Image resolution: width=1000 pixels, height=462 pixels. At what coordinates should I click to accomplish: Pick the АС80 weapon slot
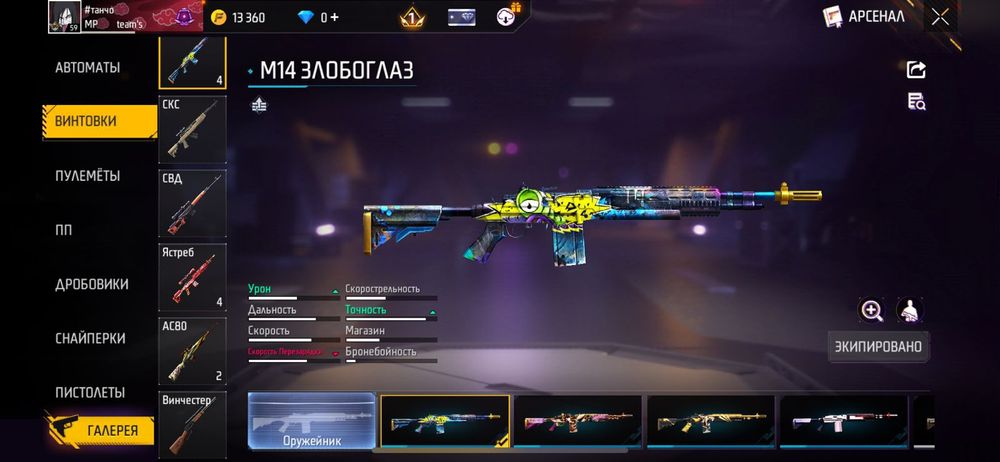pos(193,350)
